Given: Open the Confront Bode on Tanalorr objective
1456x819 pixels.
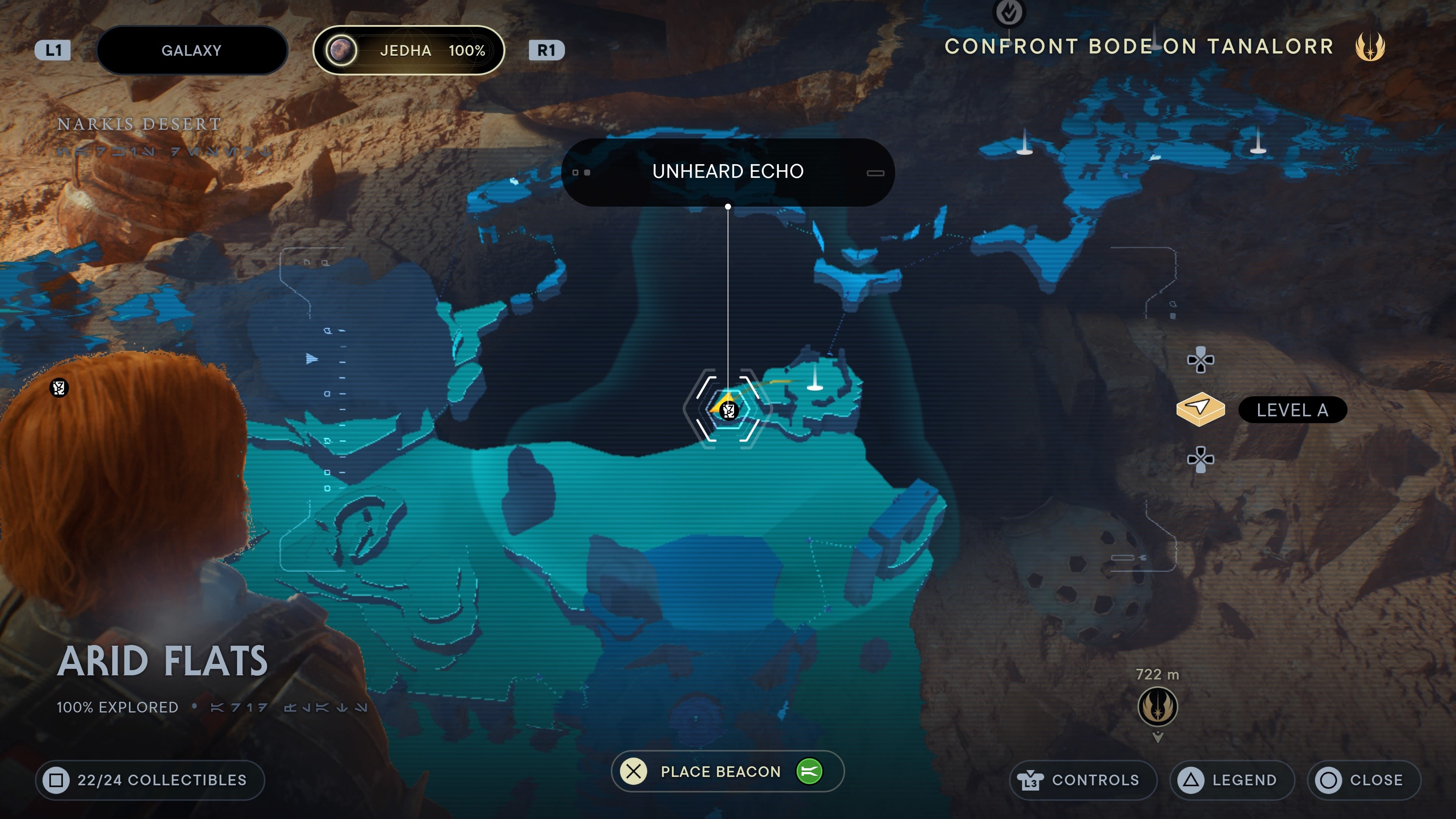Looking at the screenshot, I should pyautogui.click(x=1138, y=46).
